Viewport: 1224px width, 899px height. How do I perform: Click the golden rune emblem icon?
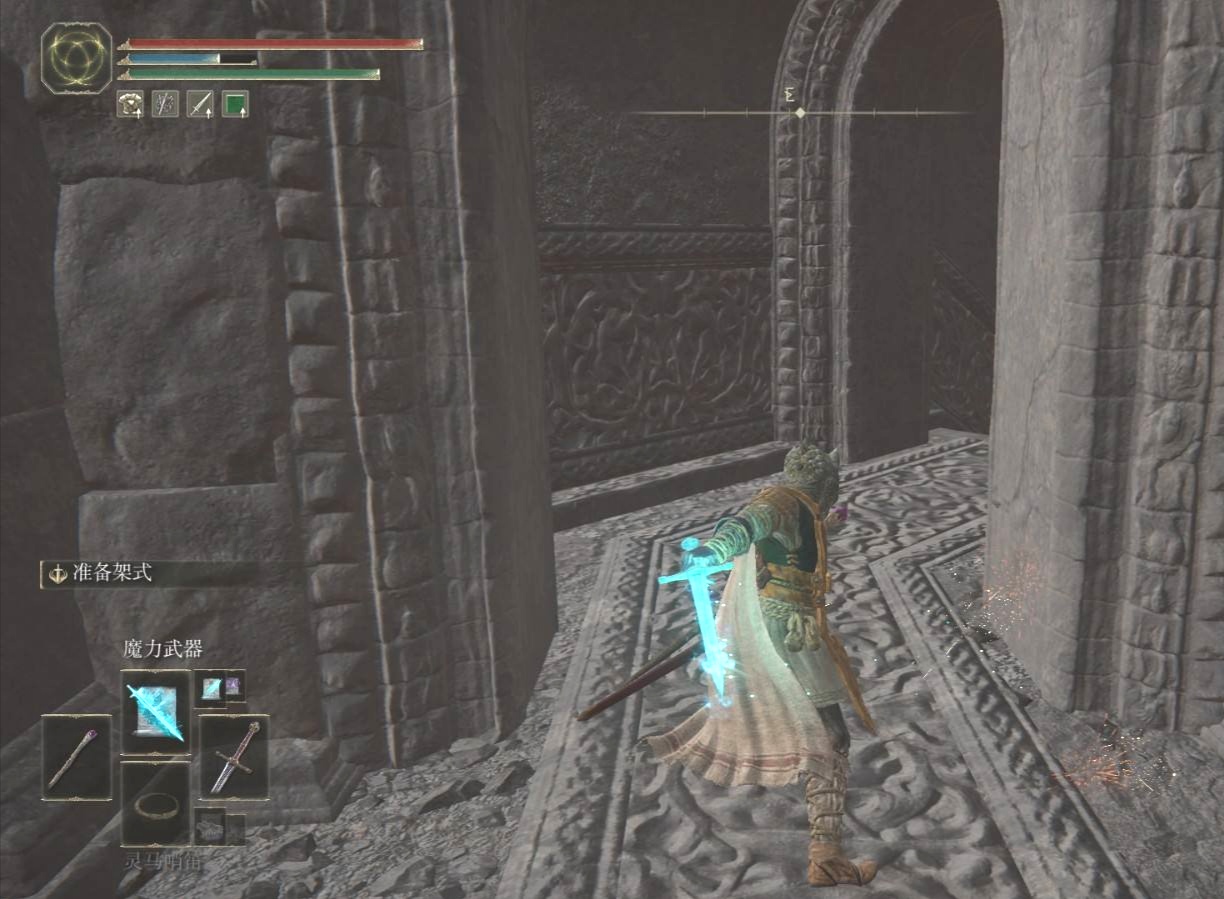77,59
